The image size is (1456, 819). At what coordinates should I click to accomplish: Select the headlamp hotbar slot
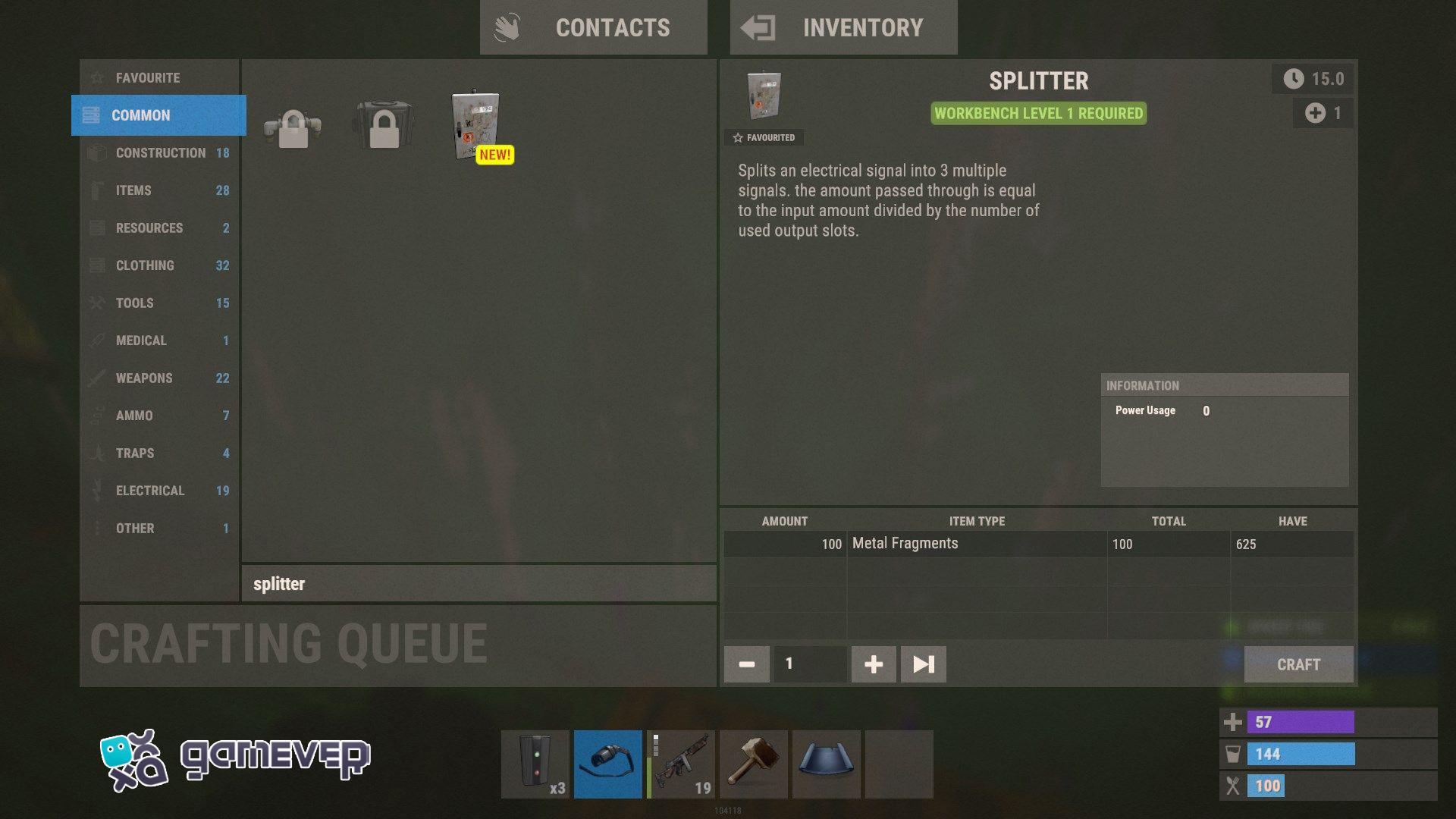pyautogui.click(x=607, y=764)
